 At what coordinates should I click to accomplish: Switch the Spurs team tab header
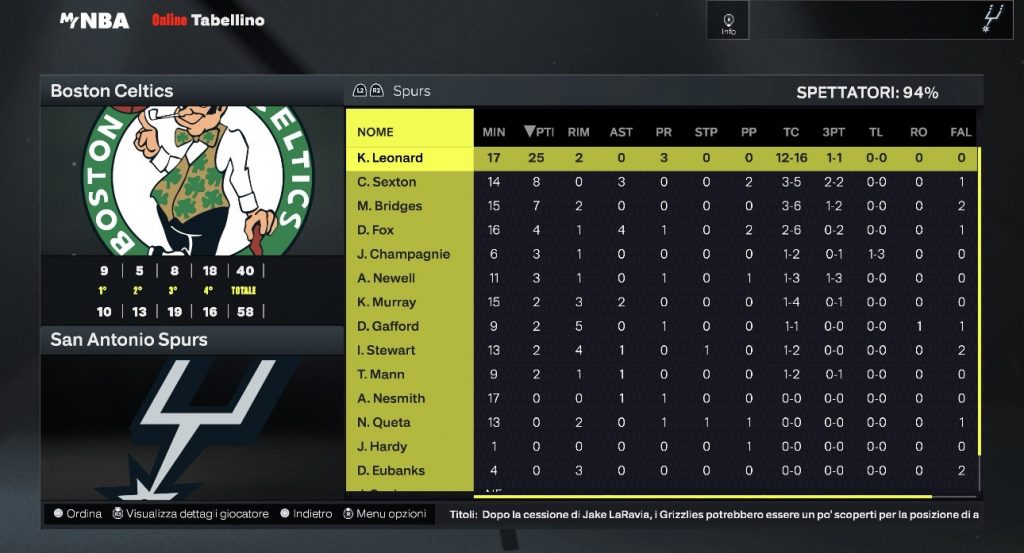(x=411, y=91)
